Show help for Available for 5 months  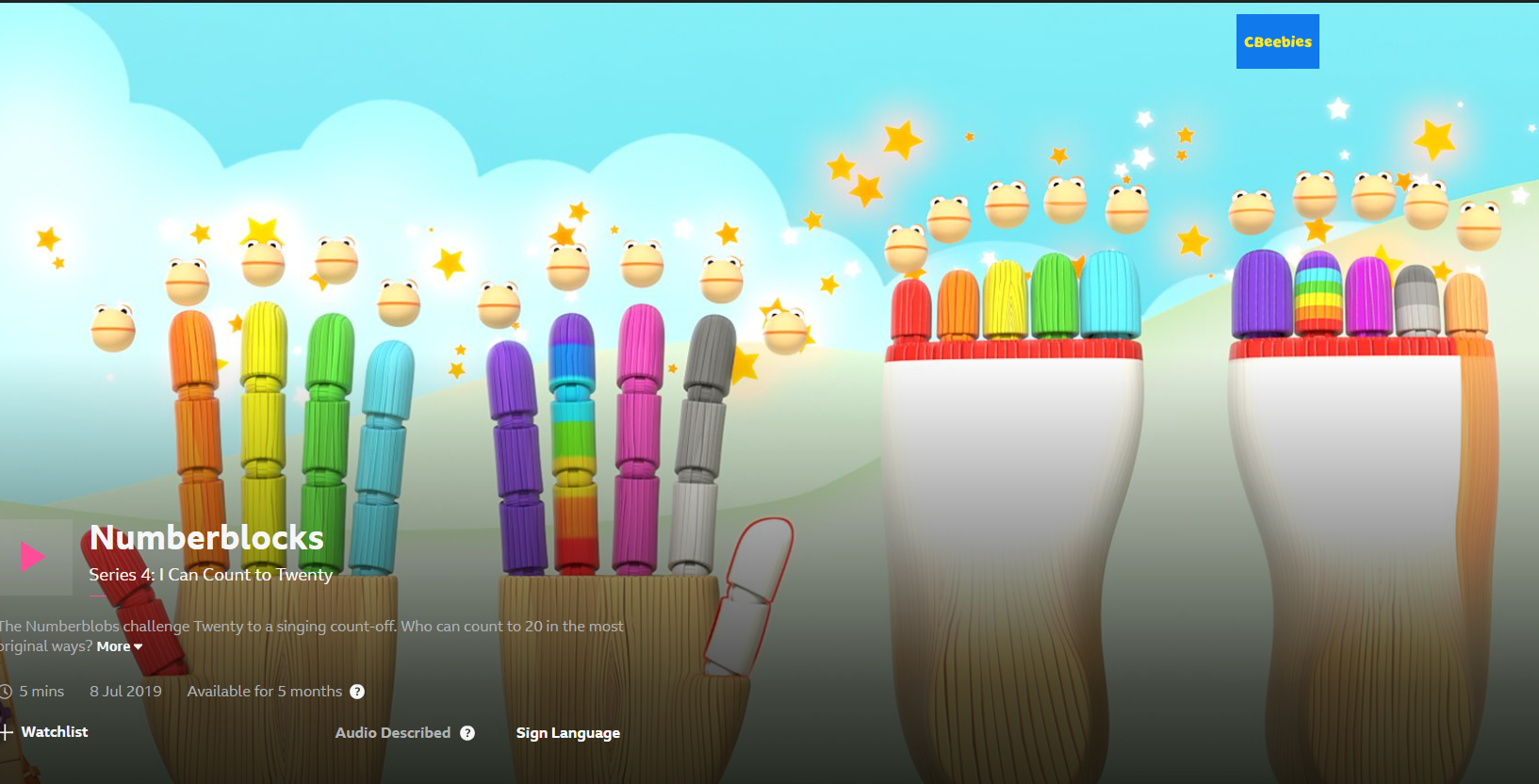point(357,692)
